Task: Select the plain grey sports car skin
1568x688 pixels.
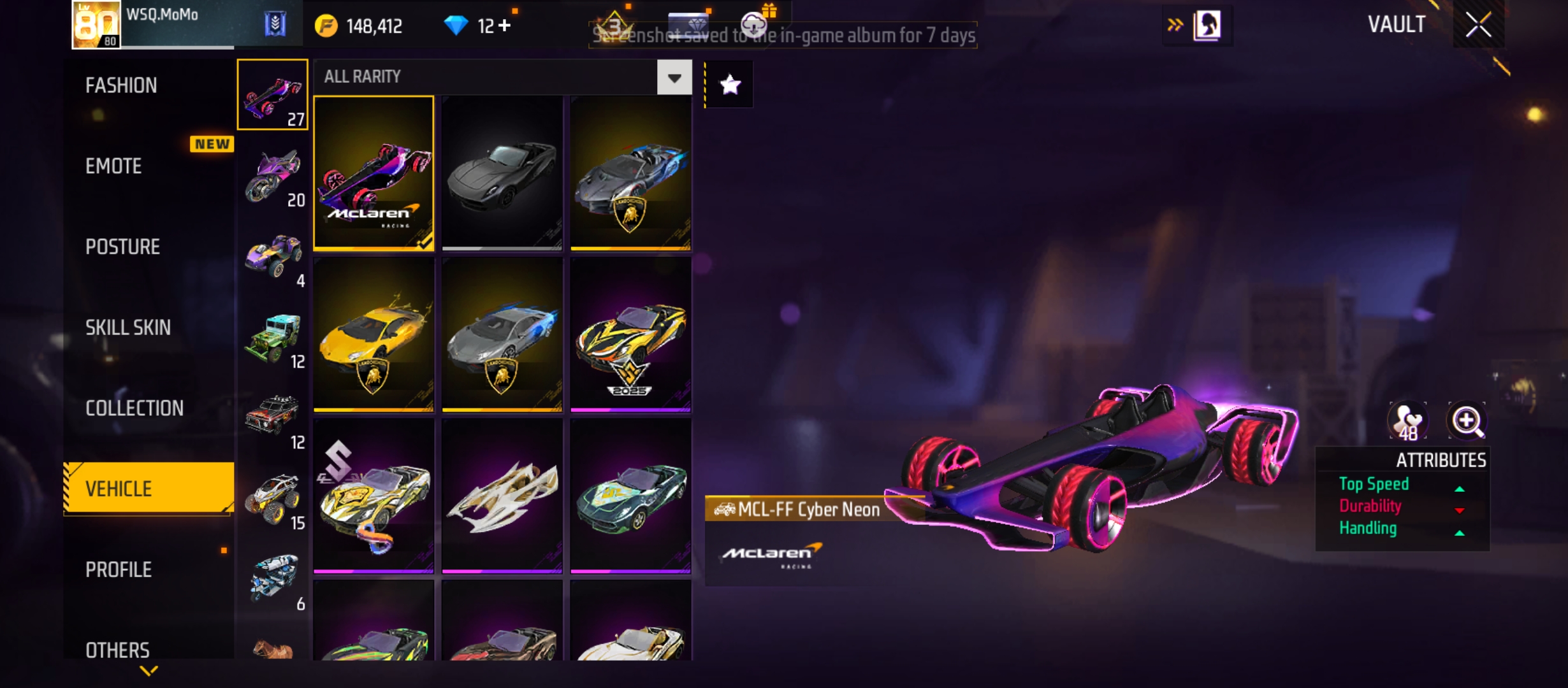Action: click(502, 173)
